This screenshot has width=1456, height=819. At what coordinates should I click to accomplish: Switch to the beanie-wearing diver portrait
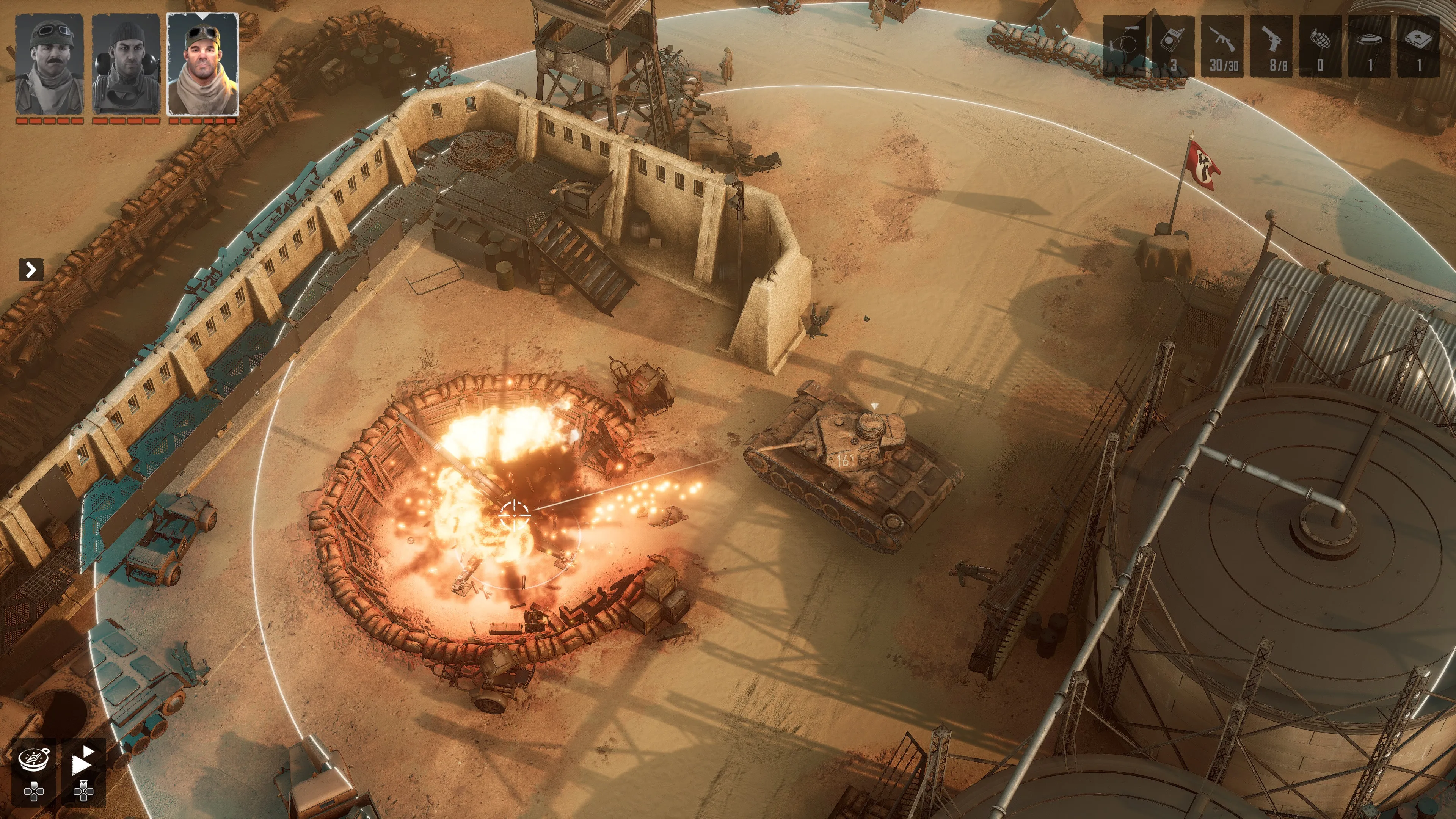tap(126, 64)
